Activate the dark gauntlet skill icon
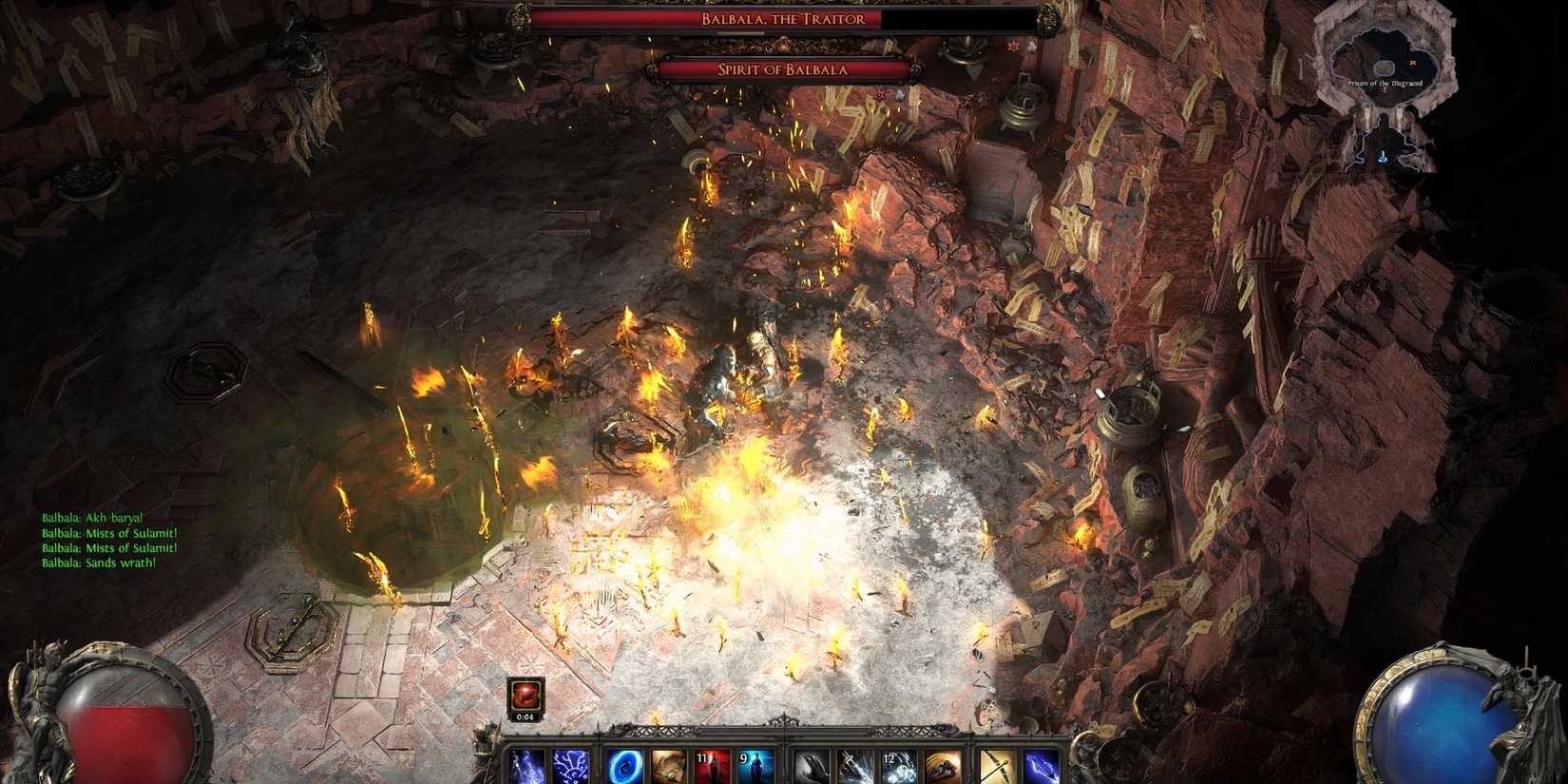Screen dimensions: 1568x784 coord(810,765)
